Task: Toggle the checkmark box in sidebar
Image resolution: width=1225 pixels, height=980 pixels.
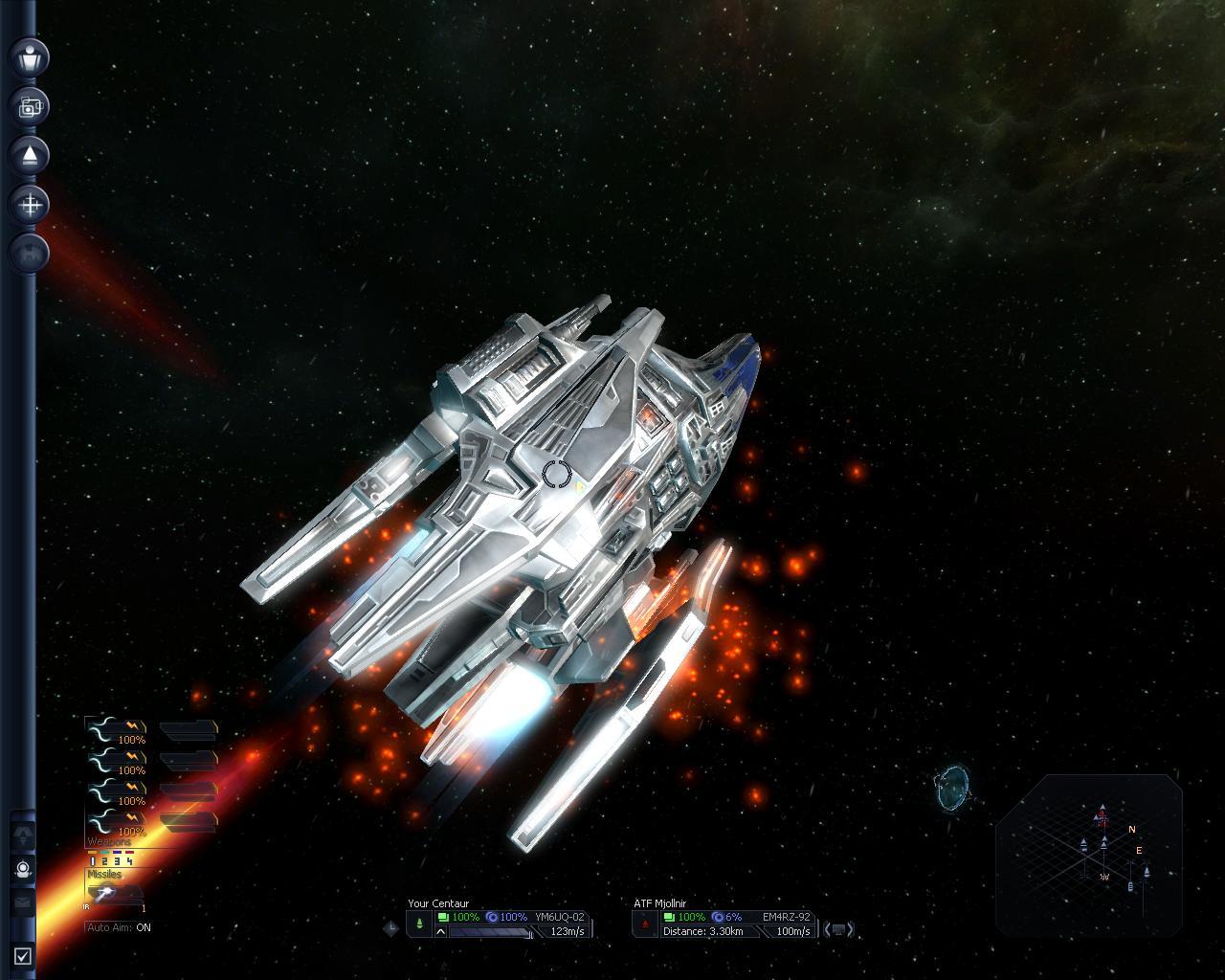Action: pyautogui.click(x=23, y=954)
